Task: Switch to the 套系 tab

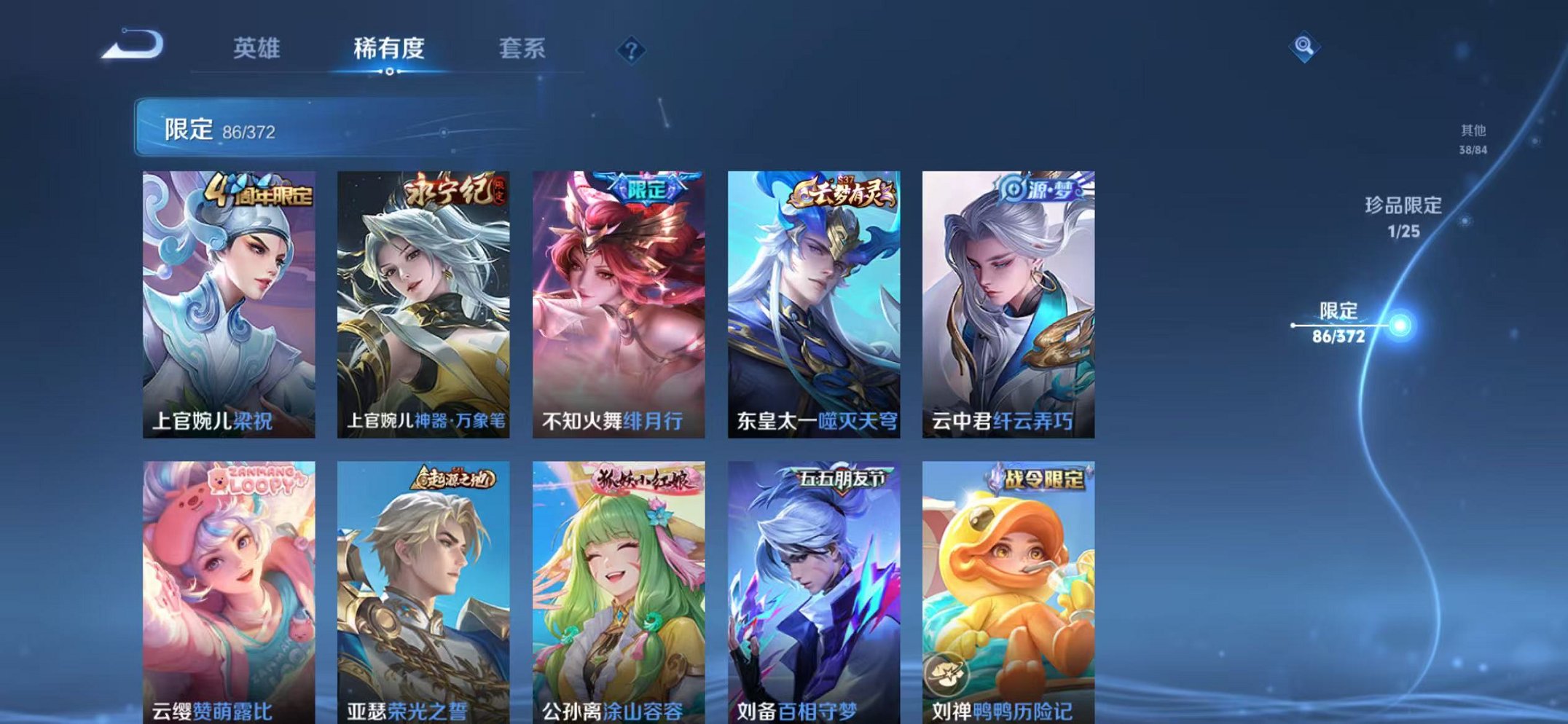Action: (523, 46)
